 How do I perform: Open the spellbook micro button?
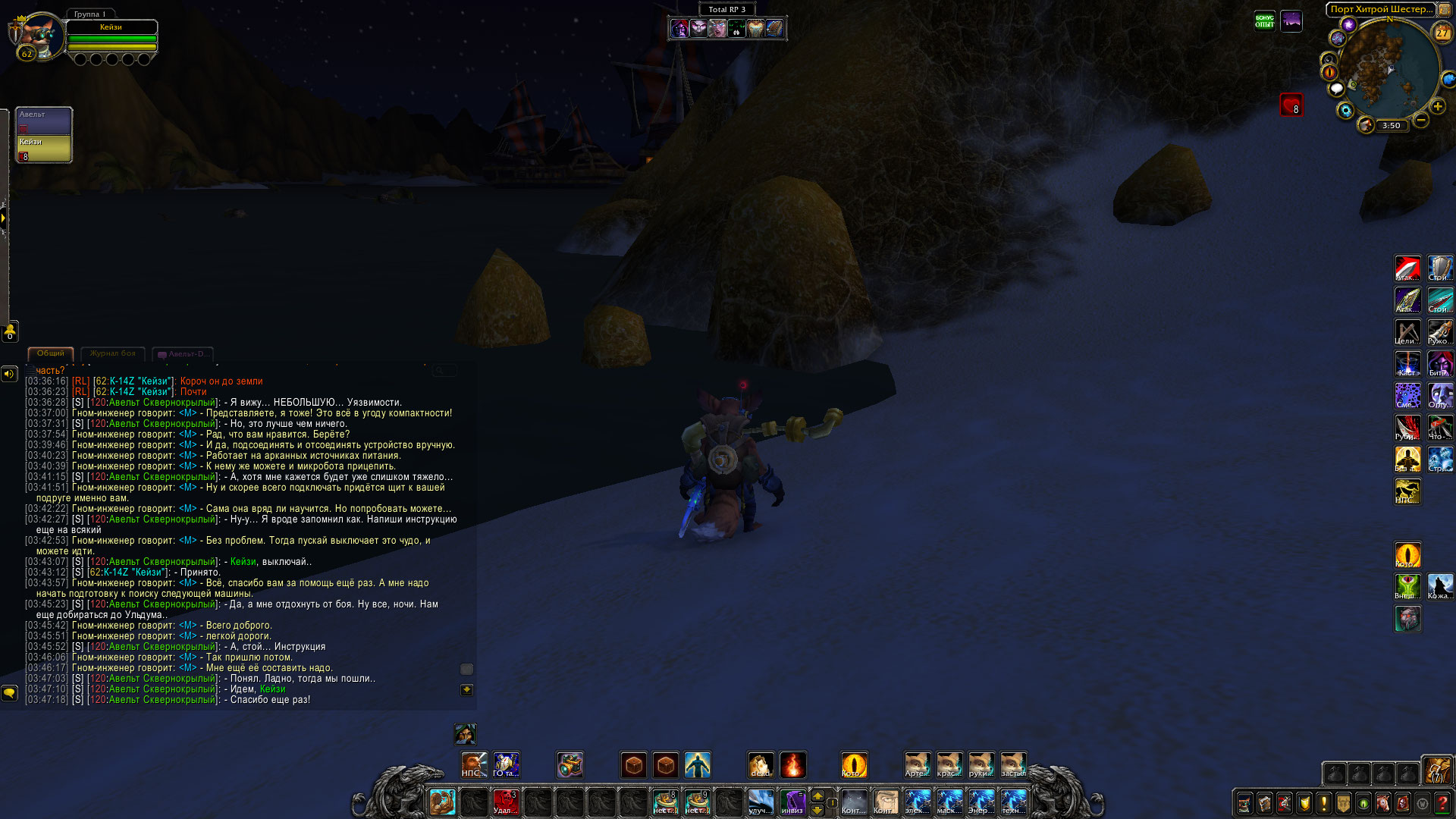[1265, 803]
